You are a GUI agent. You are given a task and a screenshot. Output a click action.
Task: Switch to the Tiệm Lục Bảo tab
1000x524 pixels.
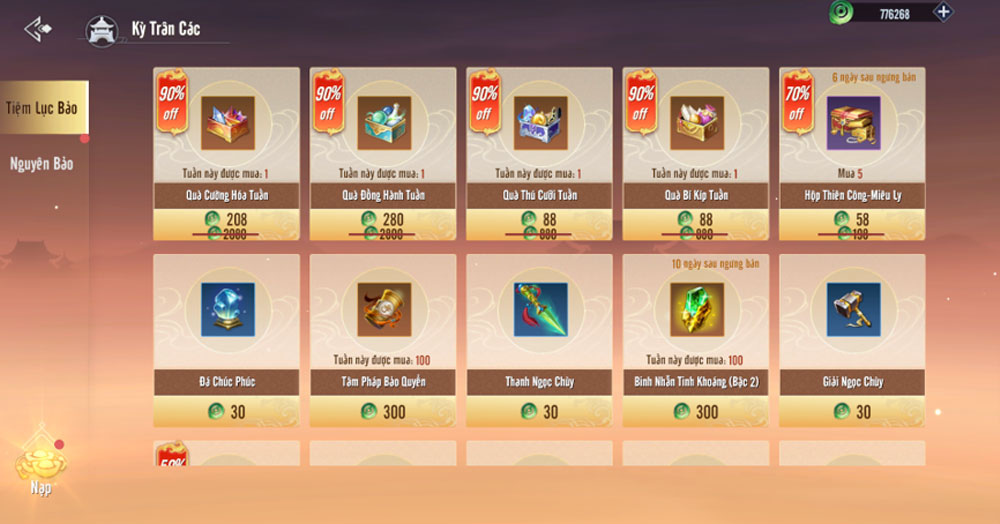tap(42, 107)
